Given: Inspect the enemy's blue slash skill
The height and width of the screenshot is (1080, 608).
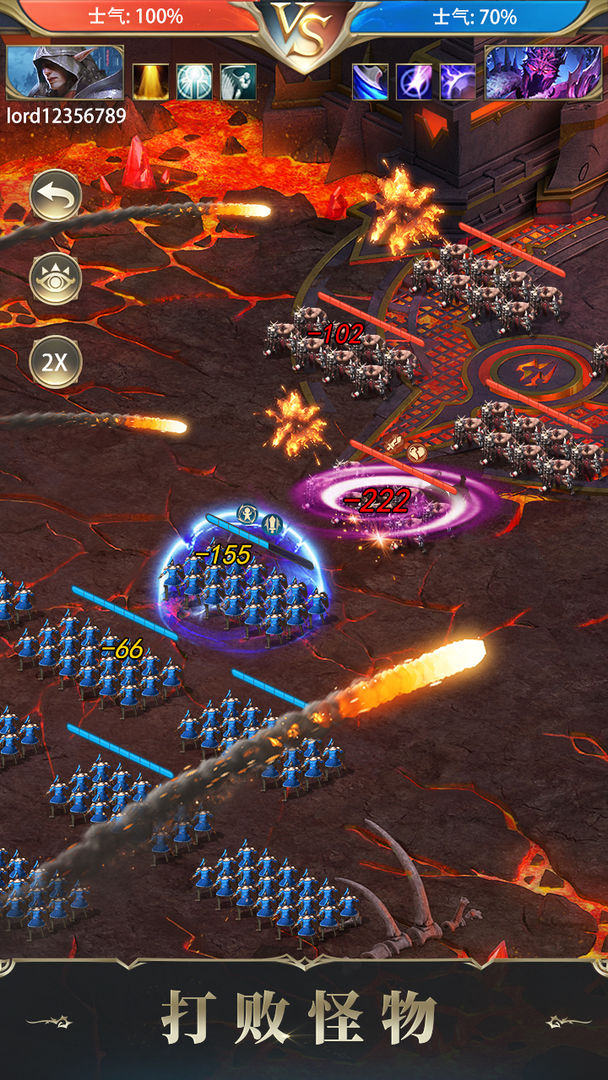Looking at the screenshot, I should [x=370, y=82].
